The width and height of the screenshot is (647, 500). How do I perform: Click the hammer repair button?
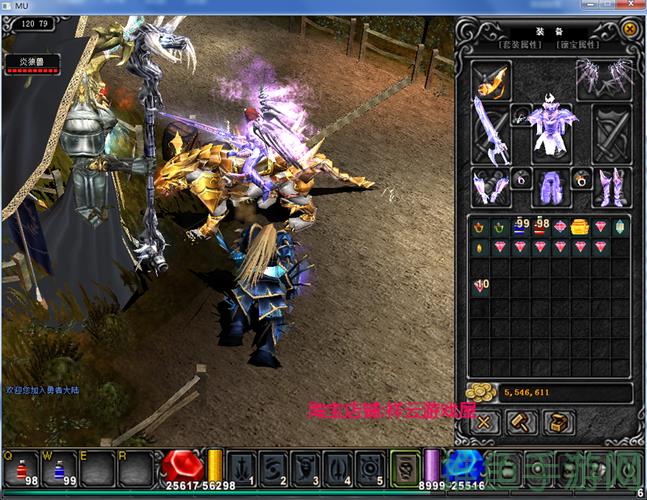521,422
